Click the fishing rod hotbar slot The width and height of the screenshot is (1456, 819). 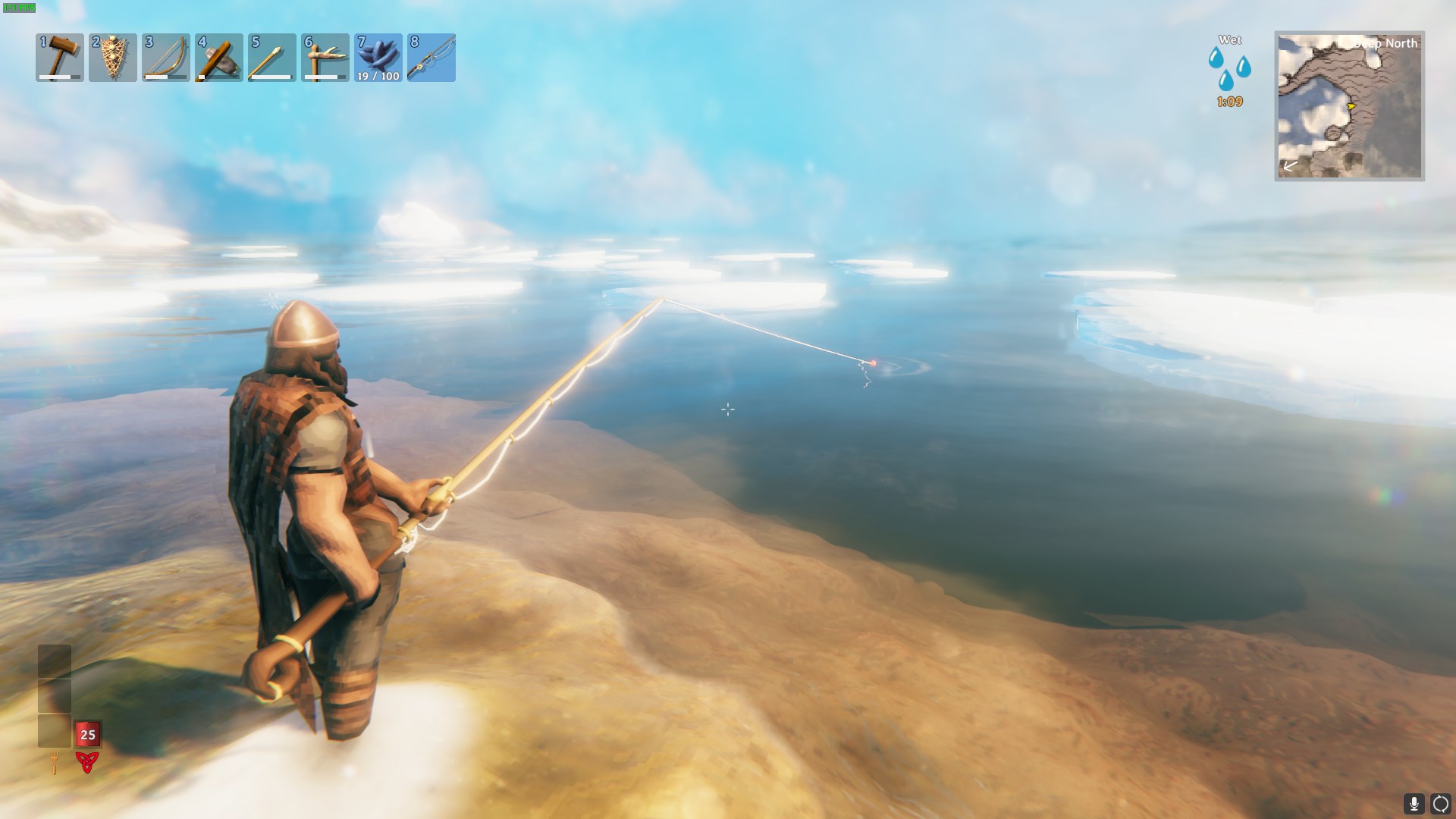431,58
